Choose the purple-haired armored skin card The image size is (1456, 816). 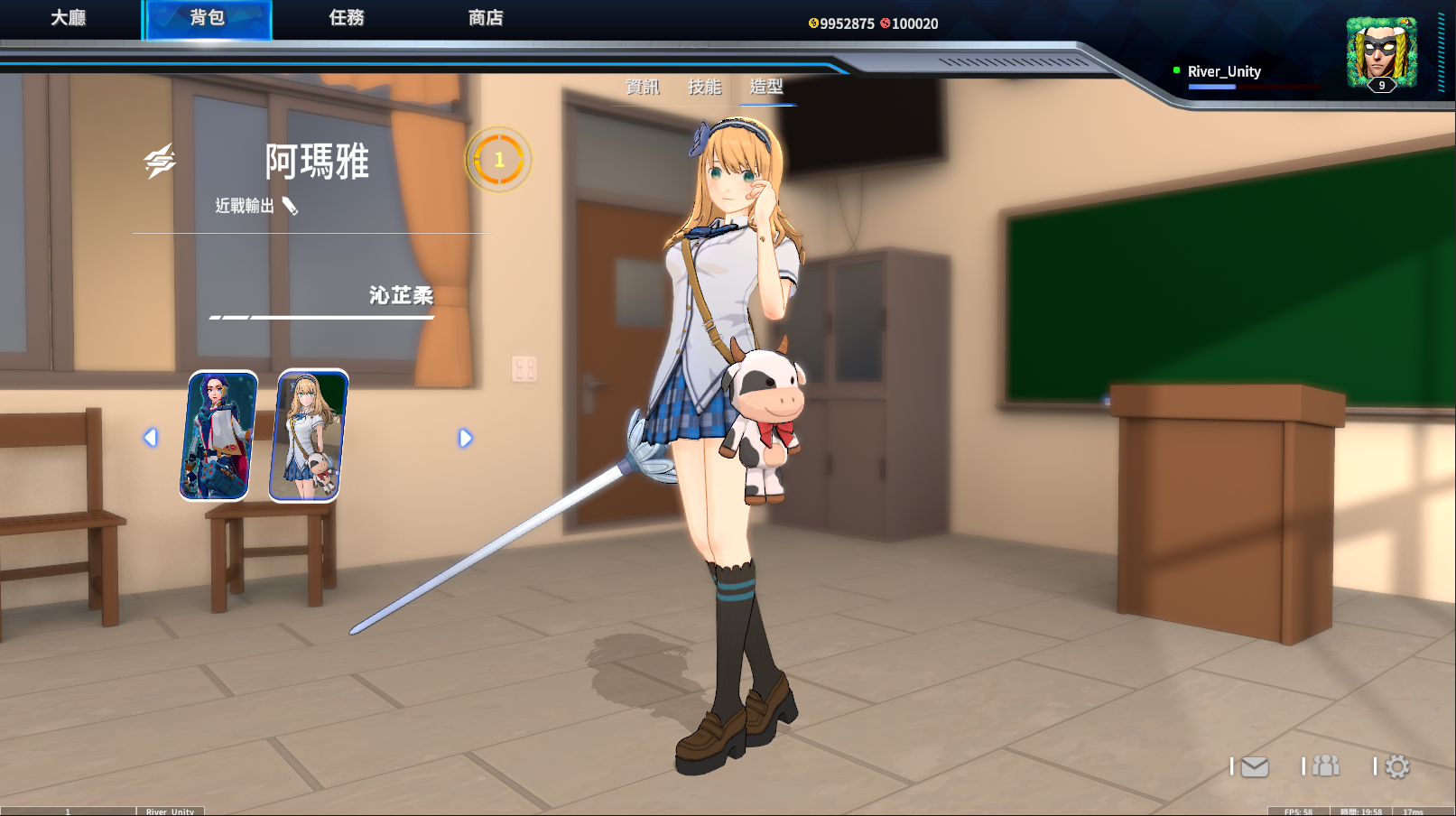click(218, 435)
